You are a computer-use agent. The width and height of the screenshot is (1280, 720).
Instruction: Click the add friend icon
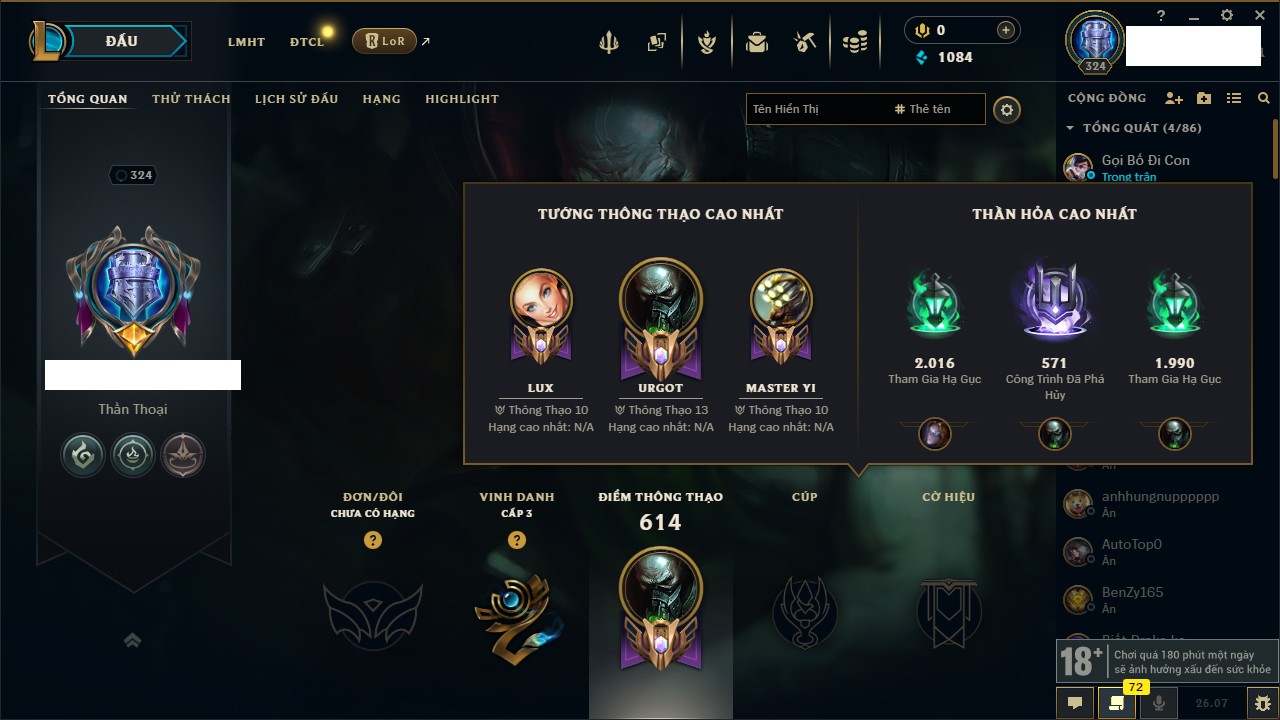(x=1174, y=98)
